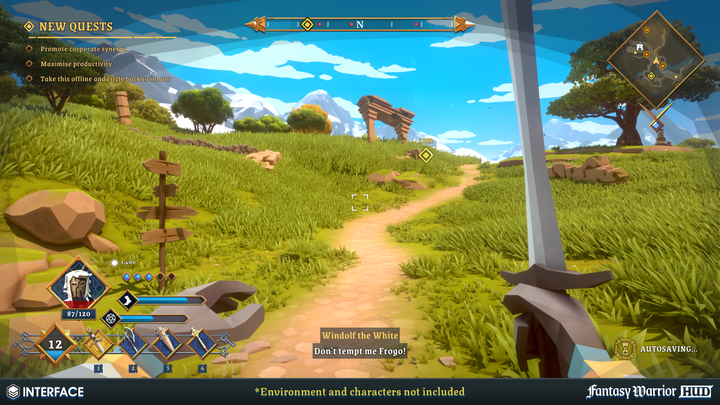Click the round rune icon below the boot
The image size is (720, 405).
point(111,318)
